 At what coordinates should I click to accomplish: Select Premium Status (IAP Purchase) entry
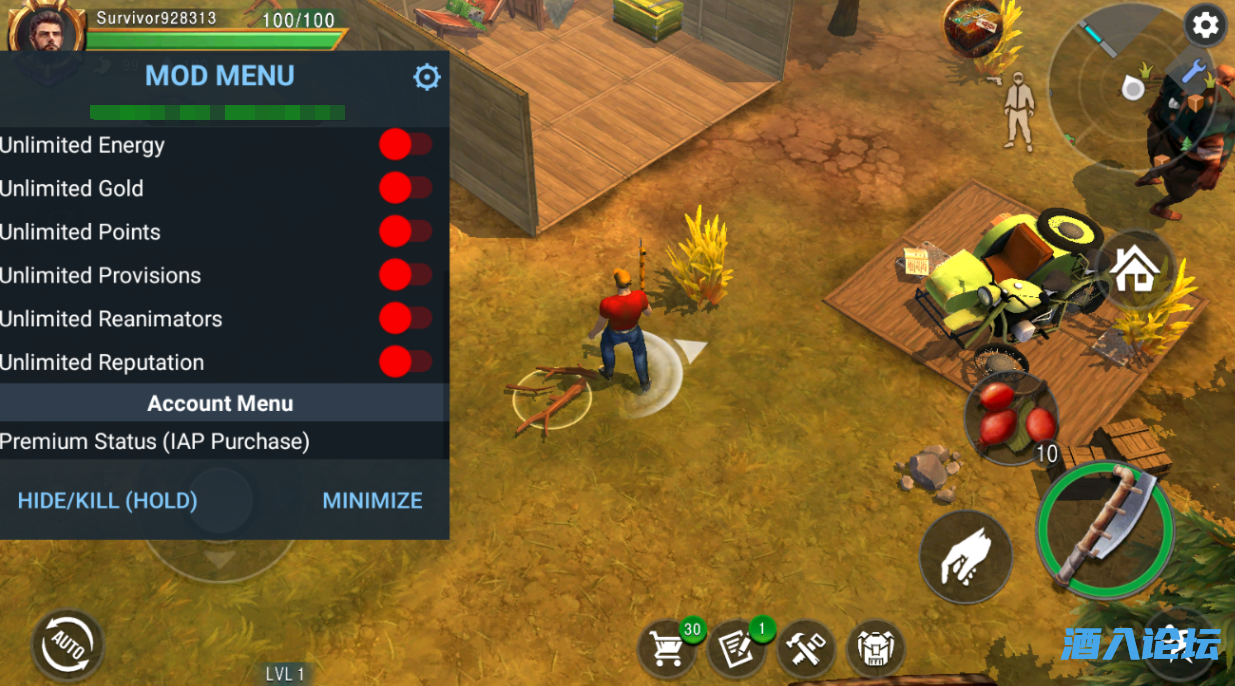(155, 441)
